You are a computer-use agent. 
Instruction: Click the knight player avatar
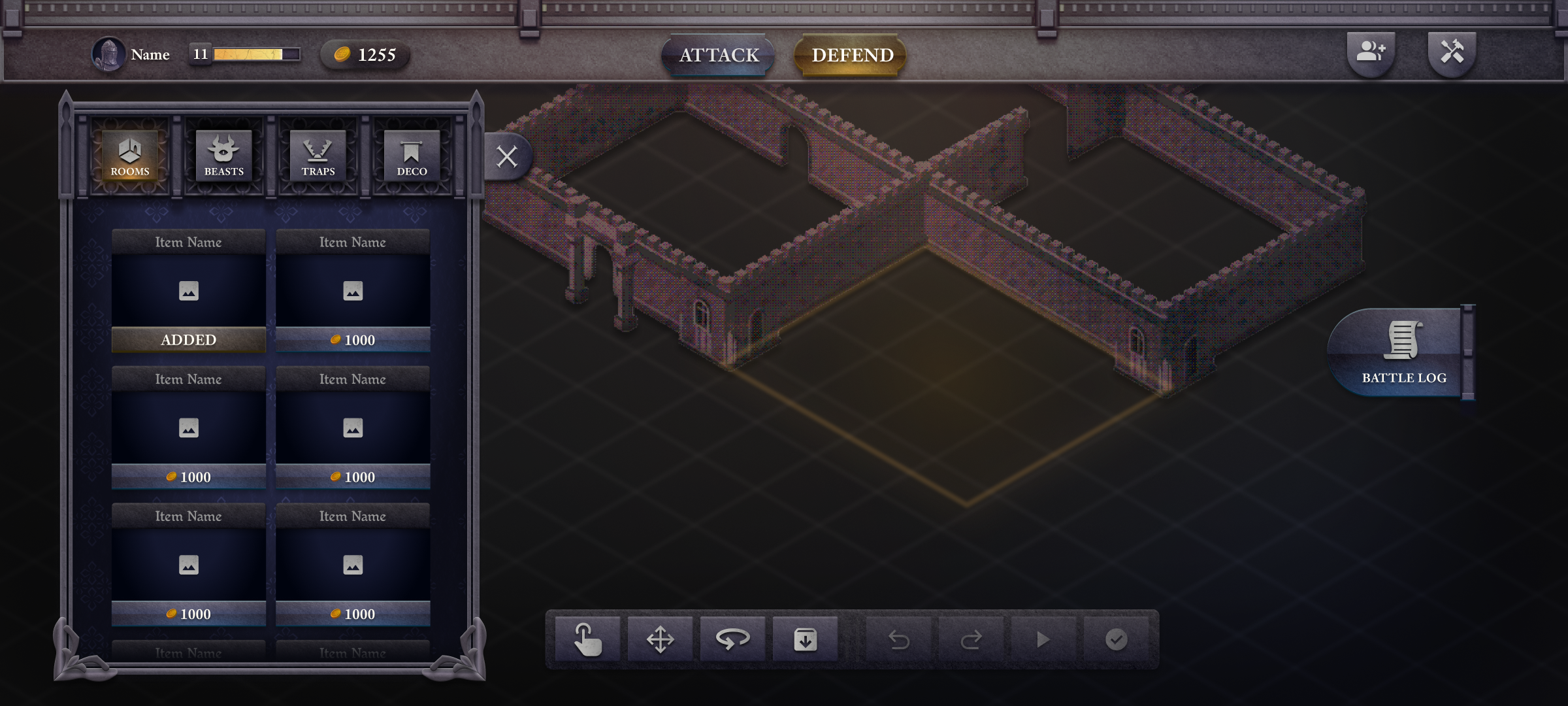108,54
